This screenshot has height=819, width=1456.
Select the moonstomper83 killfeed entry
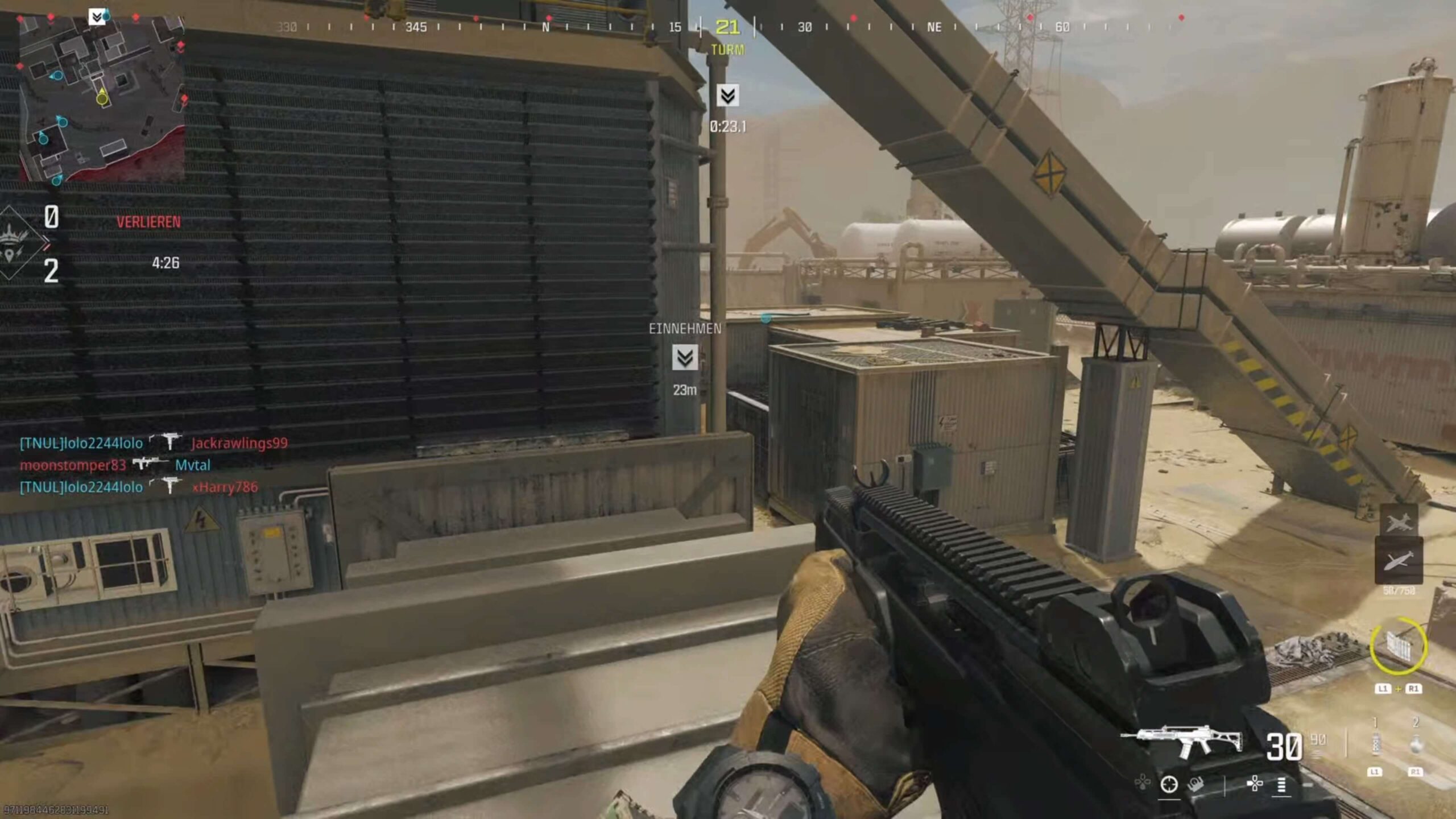click(x=73, y=465)
